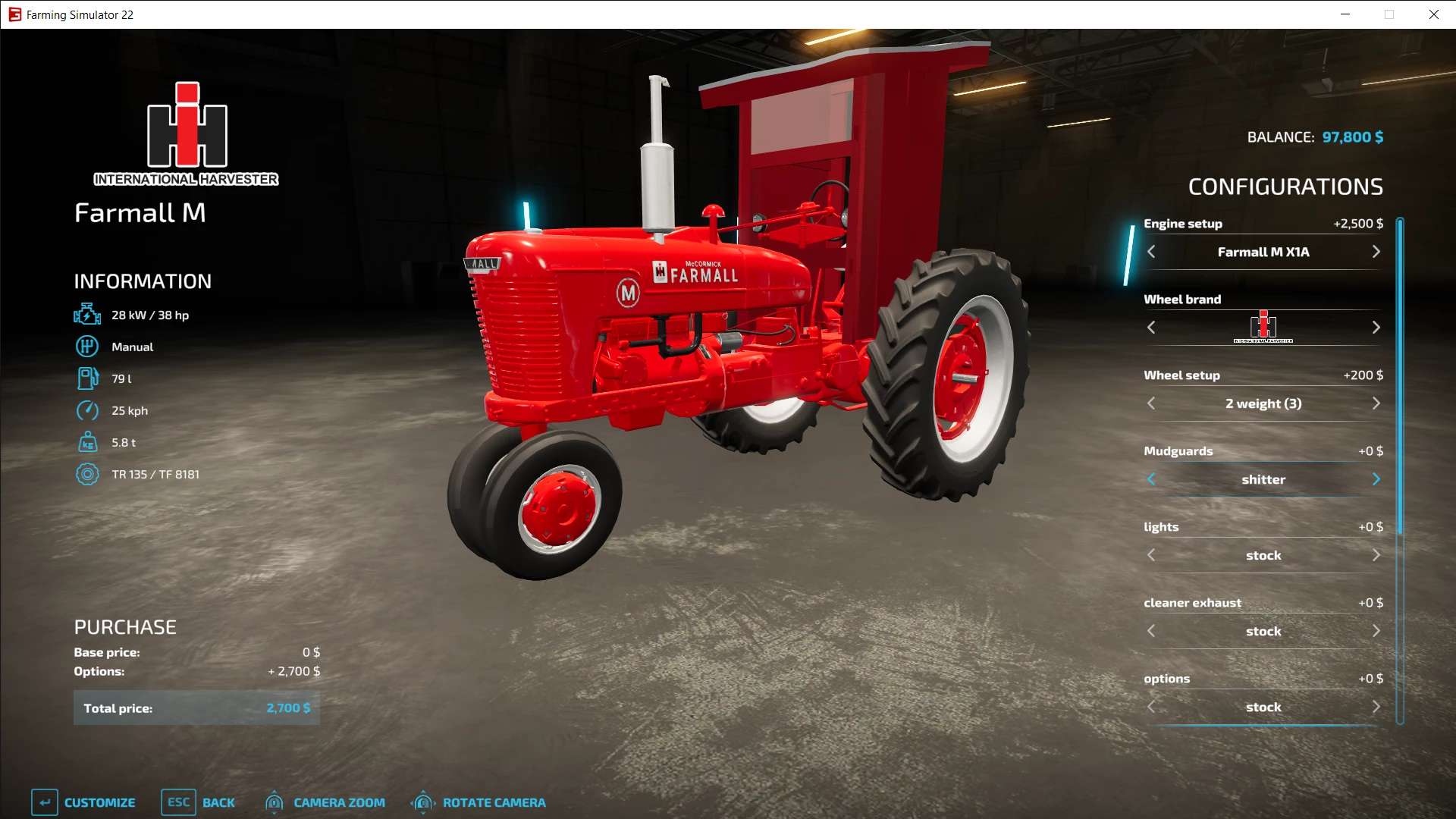Minimize the game window
Screen dimensions: 1456x819
click(x=1345, y=14)
